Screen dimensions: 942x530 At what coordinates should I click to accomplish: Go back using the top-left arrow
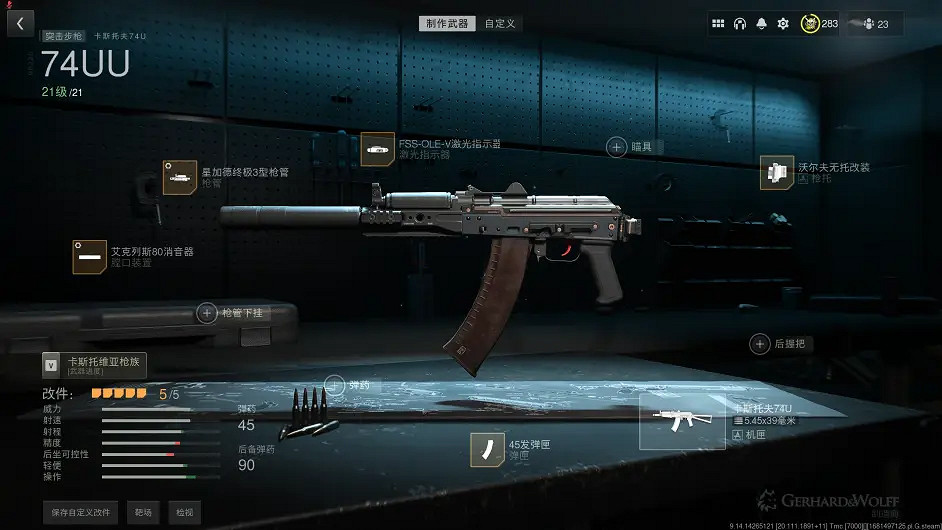(20, 23)
